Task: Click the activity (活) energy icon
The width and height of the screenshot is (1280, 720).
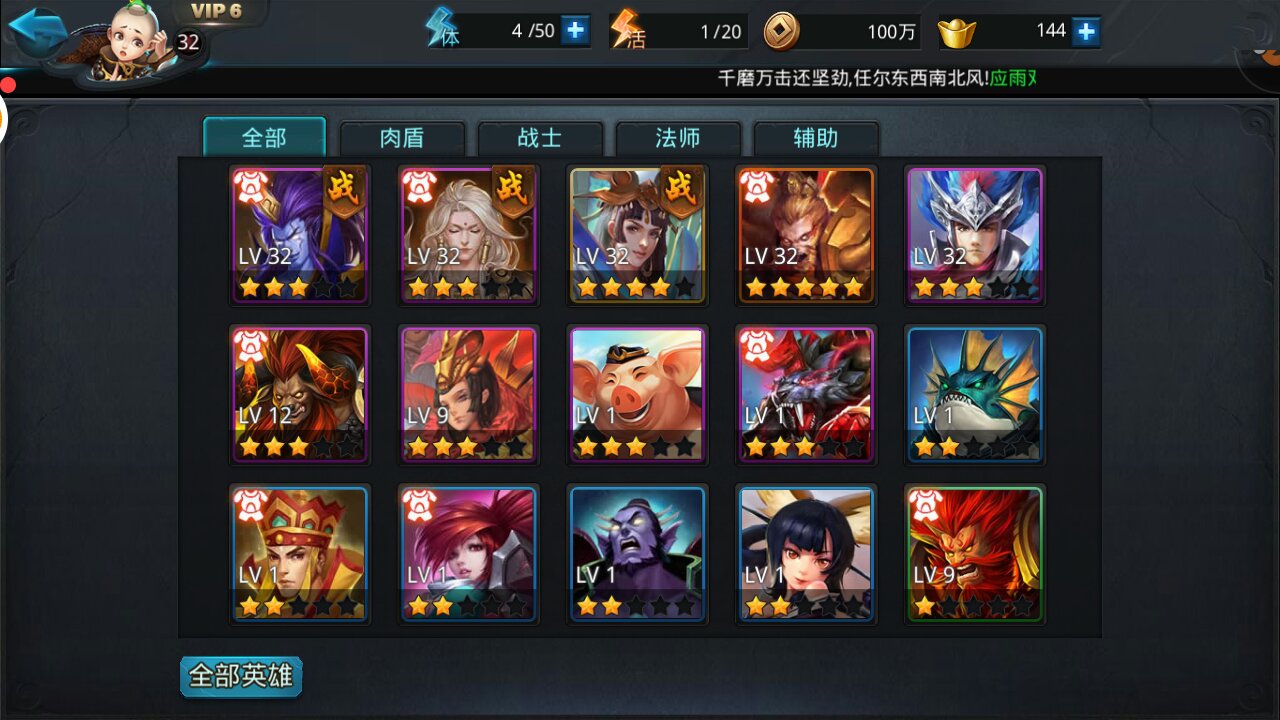Action: click(x=625, y=29)
